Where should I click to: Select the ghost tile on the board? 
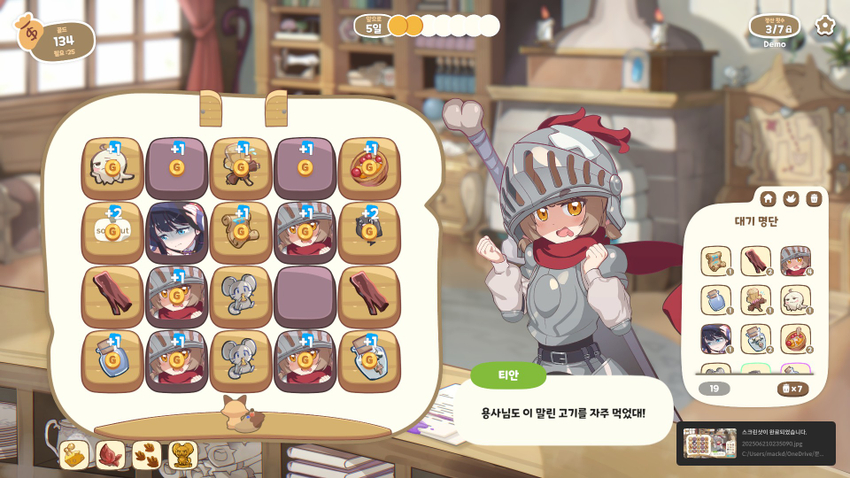112,168
